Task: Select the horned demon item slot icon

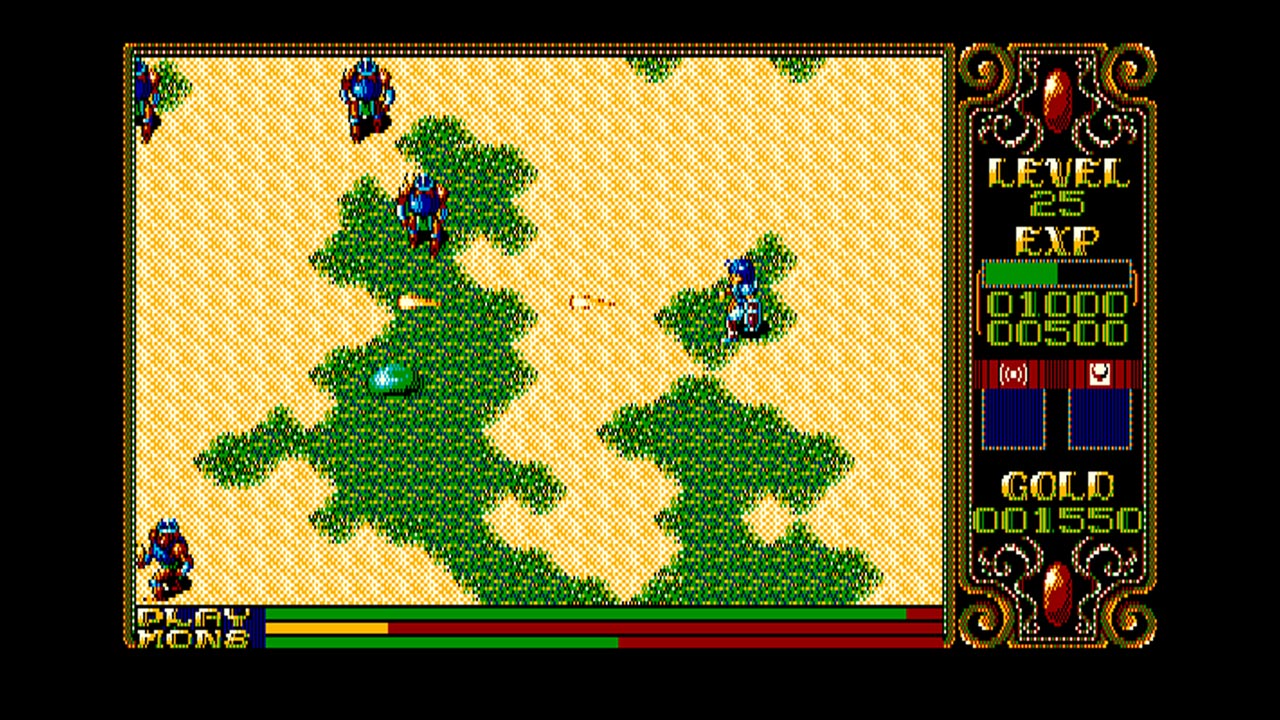Action: [1100, 373]
